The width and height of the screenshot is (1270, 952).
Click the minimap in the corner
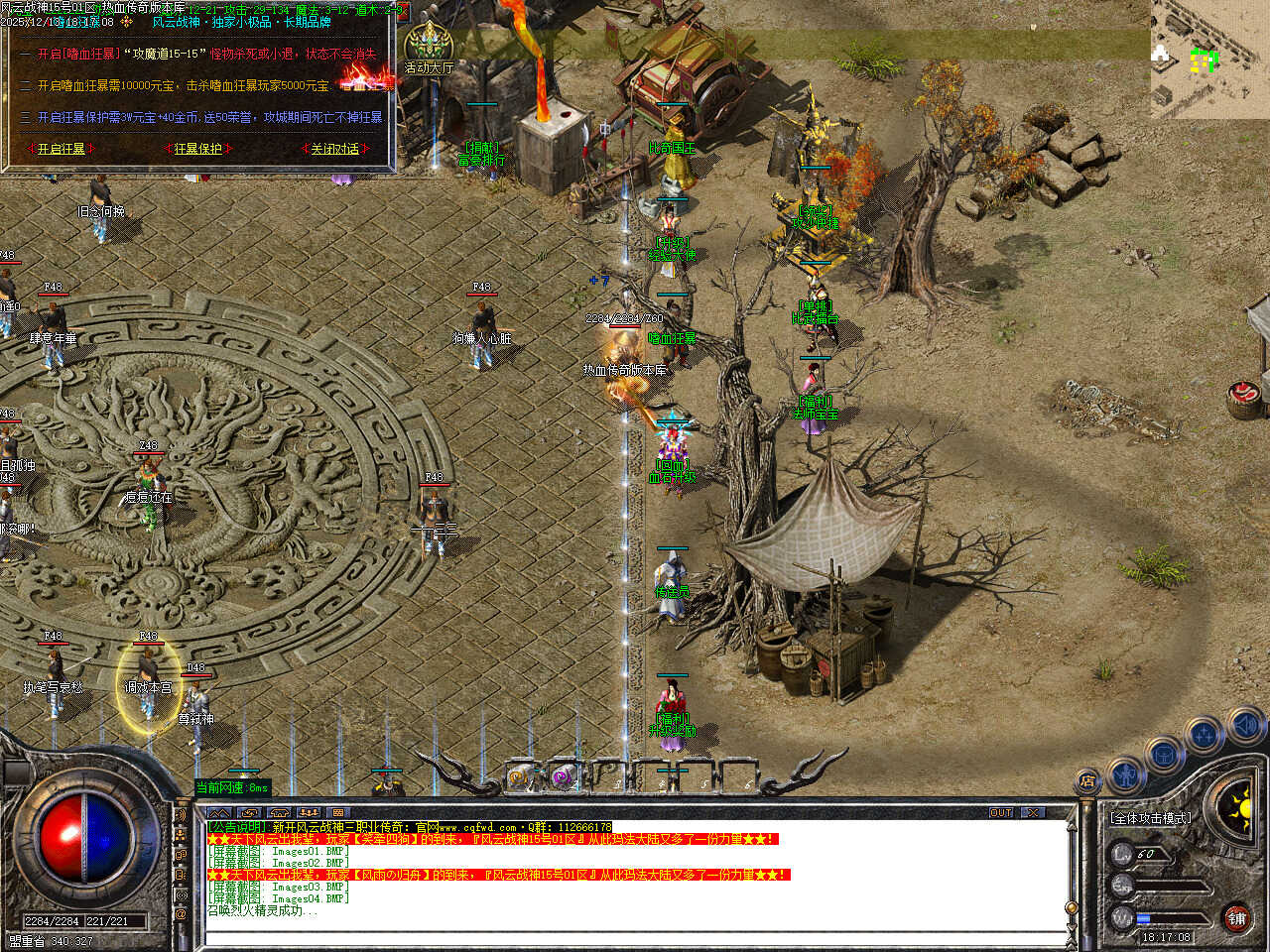pyautogui.click(x=1209, y=58)
